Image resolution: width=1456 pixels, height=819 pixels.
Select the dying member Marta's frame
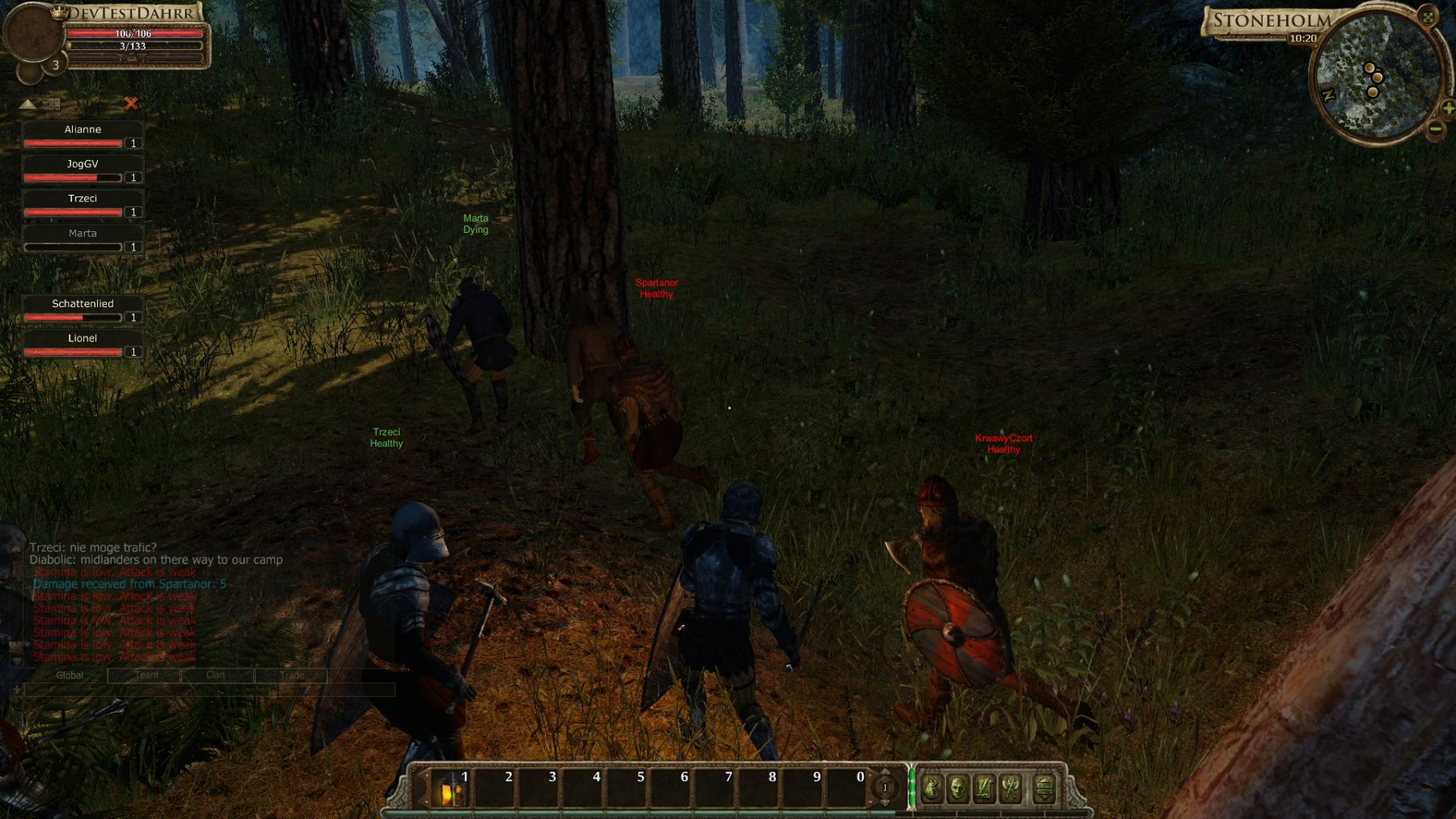point(83,239)
